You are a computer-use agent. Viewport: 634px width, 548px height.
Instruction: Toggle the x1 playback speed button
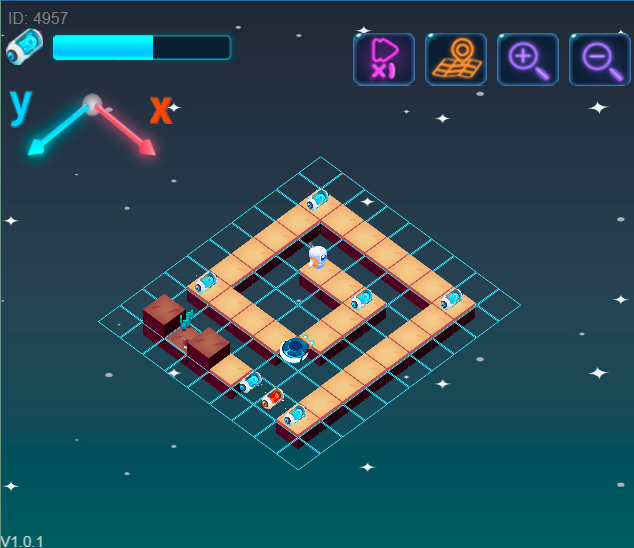[x=384, y=59]
